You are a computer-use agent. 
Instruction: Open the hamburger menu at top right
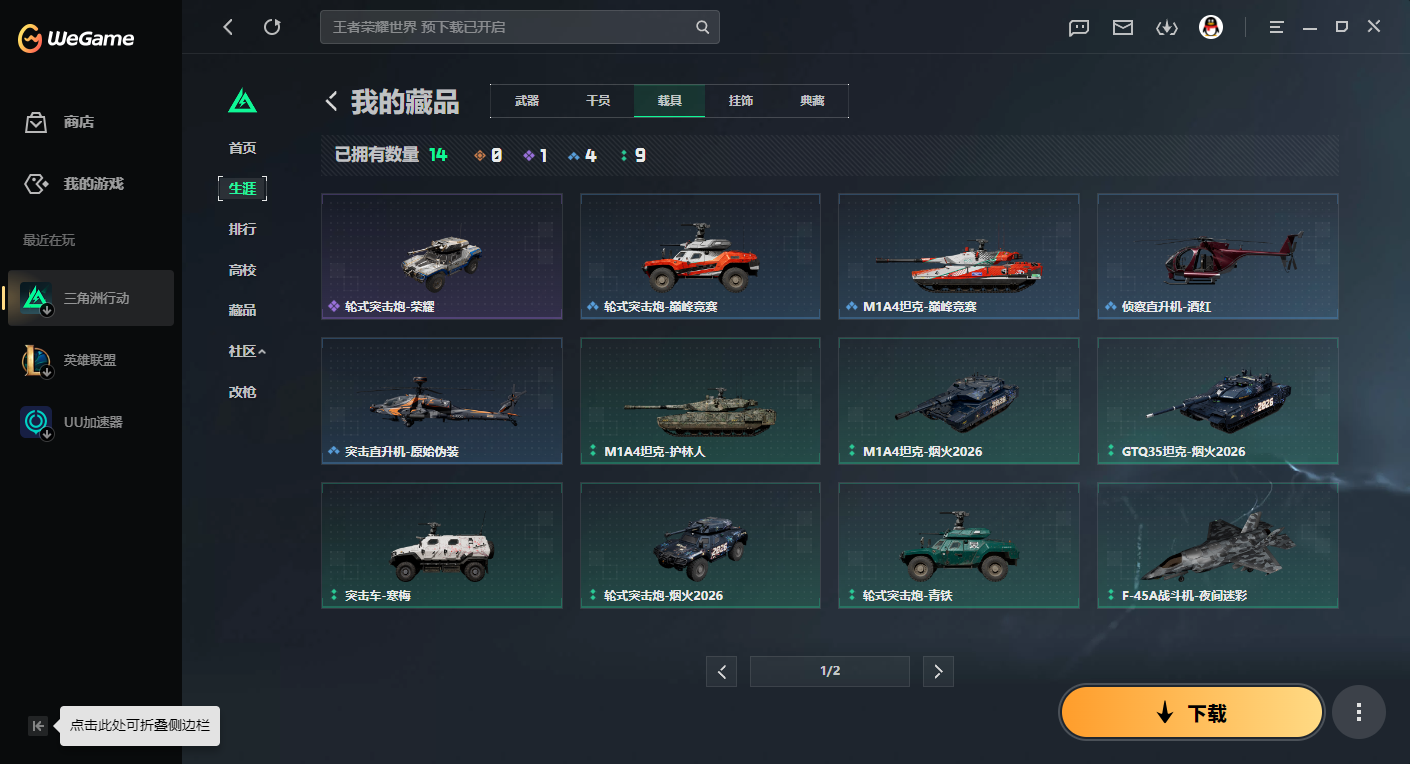(1276, 27)
